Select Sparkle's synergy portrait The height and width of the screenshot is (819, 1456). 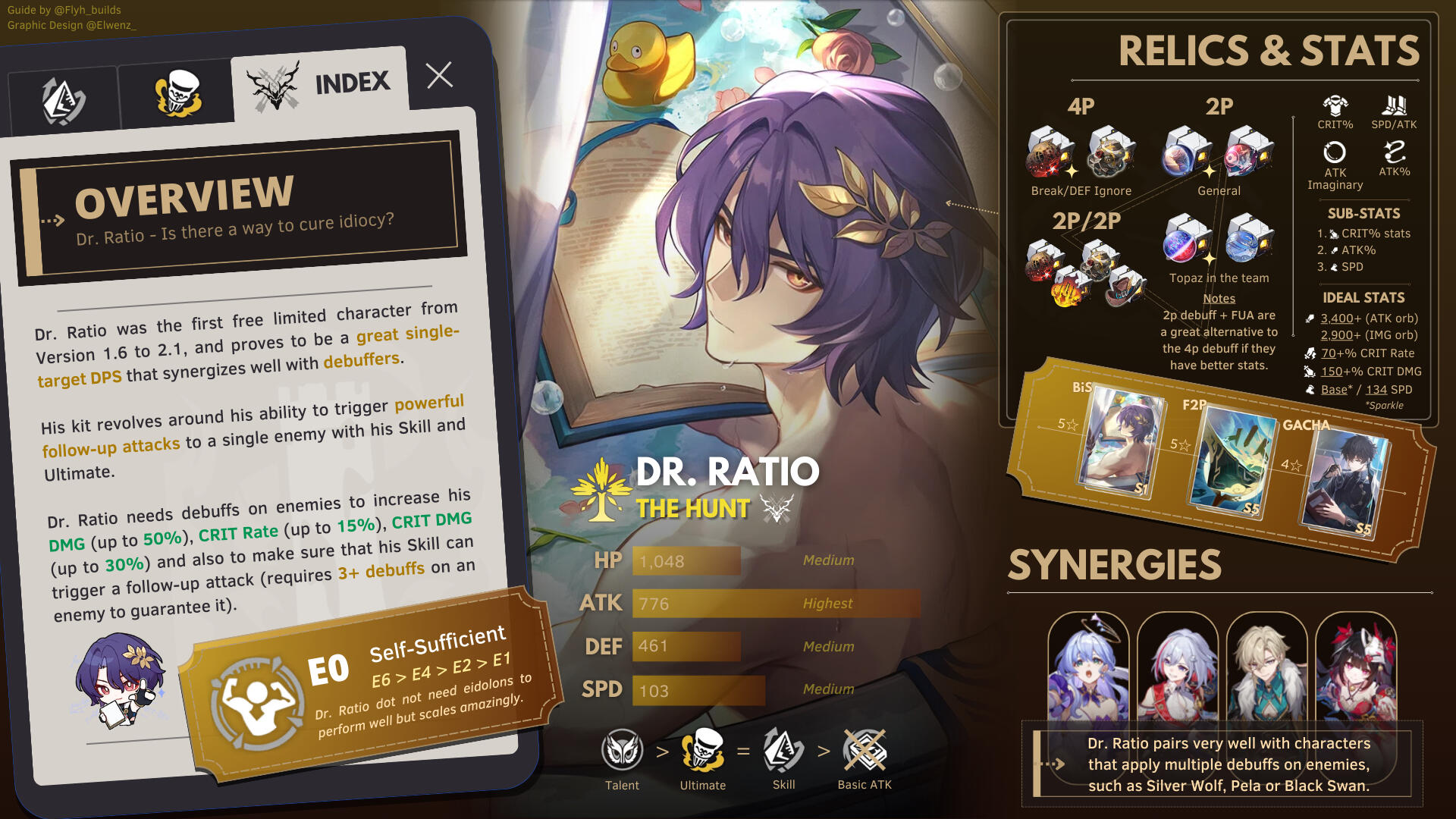(1356, 667)
